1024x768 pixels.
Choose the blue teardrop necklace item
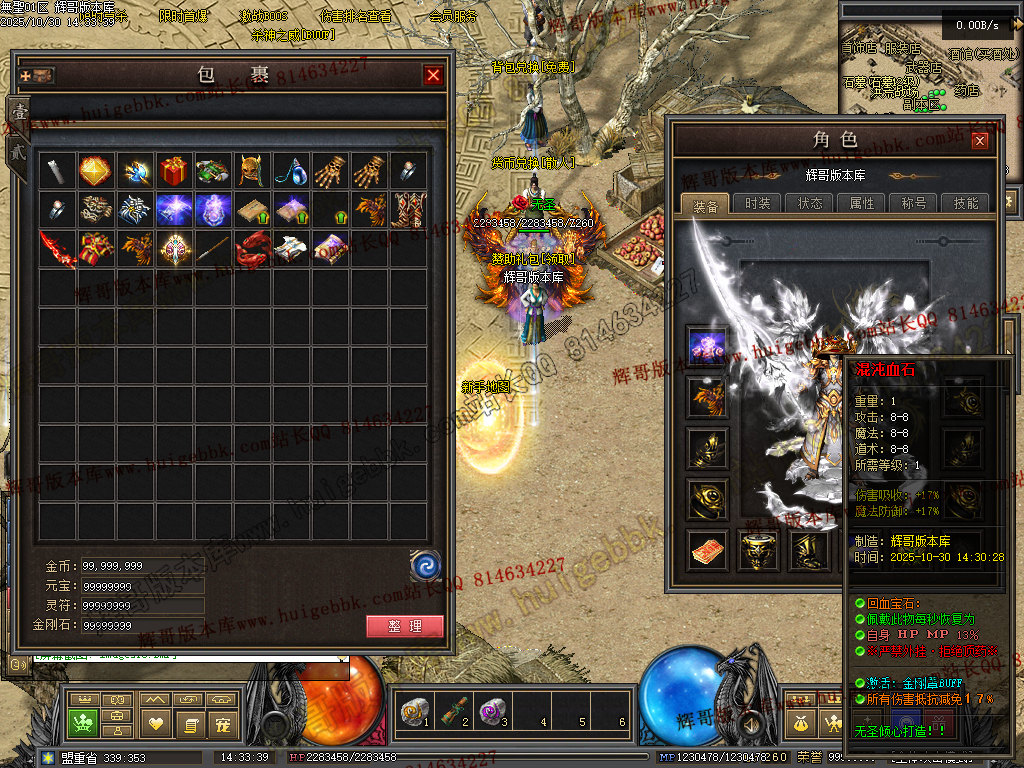pos(291,171)
